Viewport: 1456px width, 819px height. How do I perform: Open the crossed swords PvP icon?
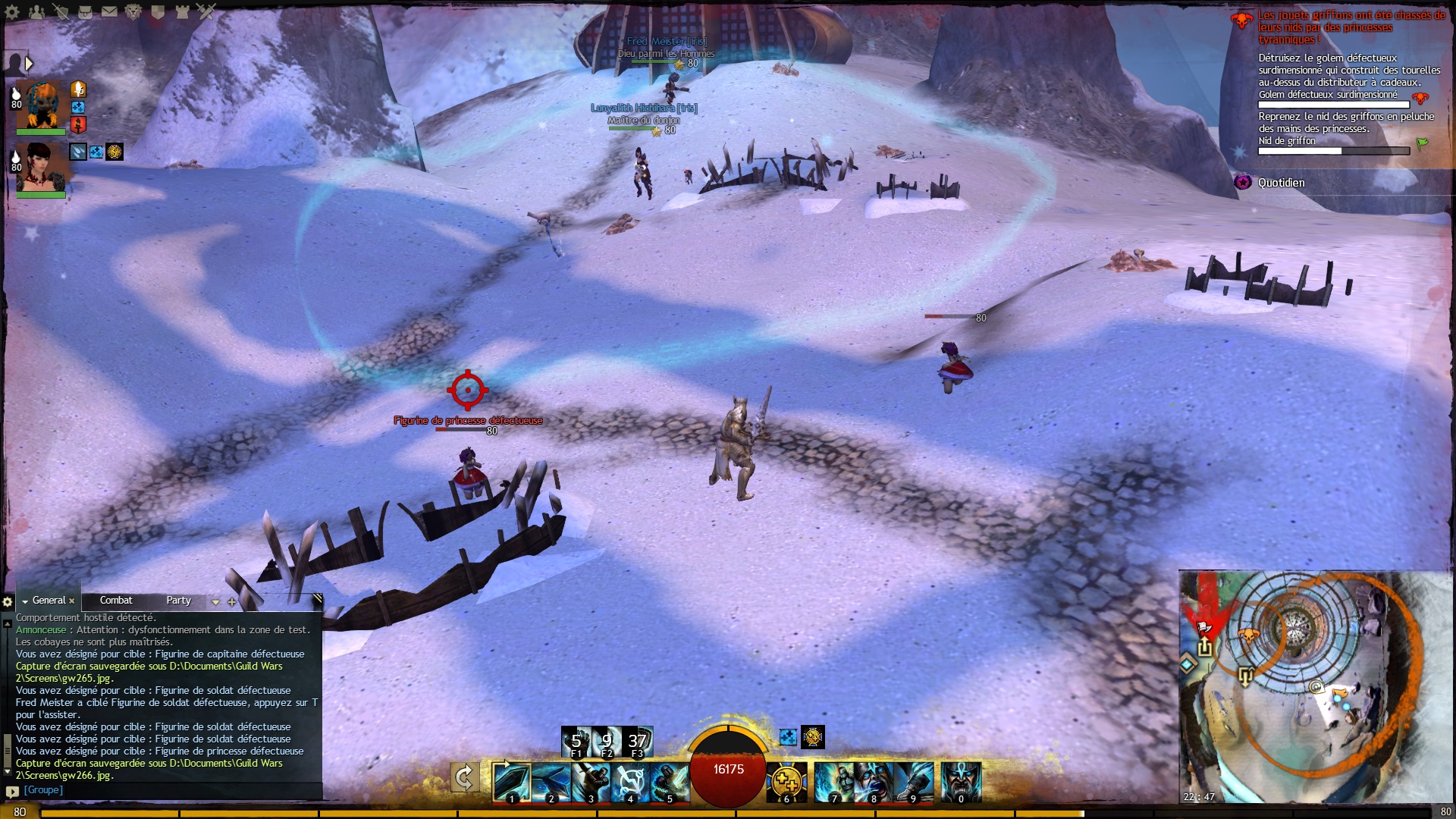click(x=206, y=12)
